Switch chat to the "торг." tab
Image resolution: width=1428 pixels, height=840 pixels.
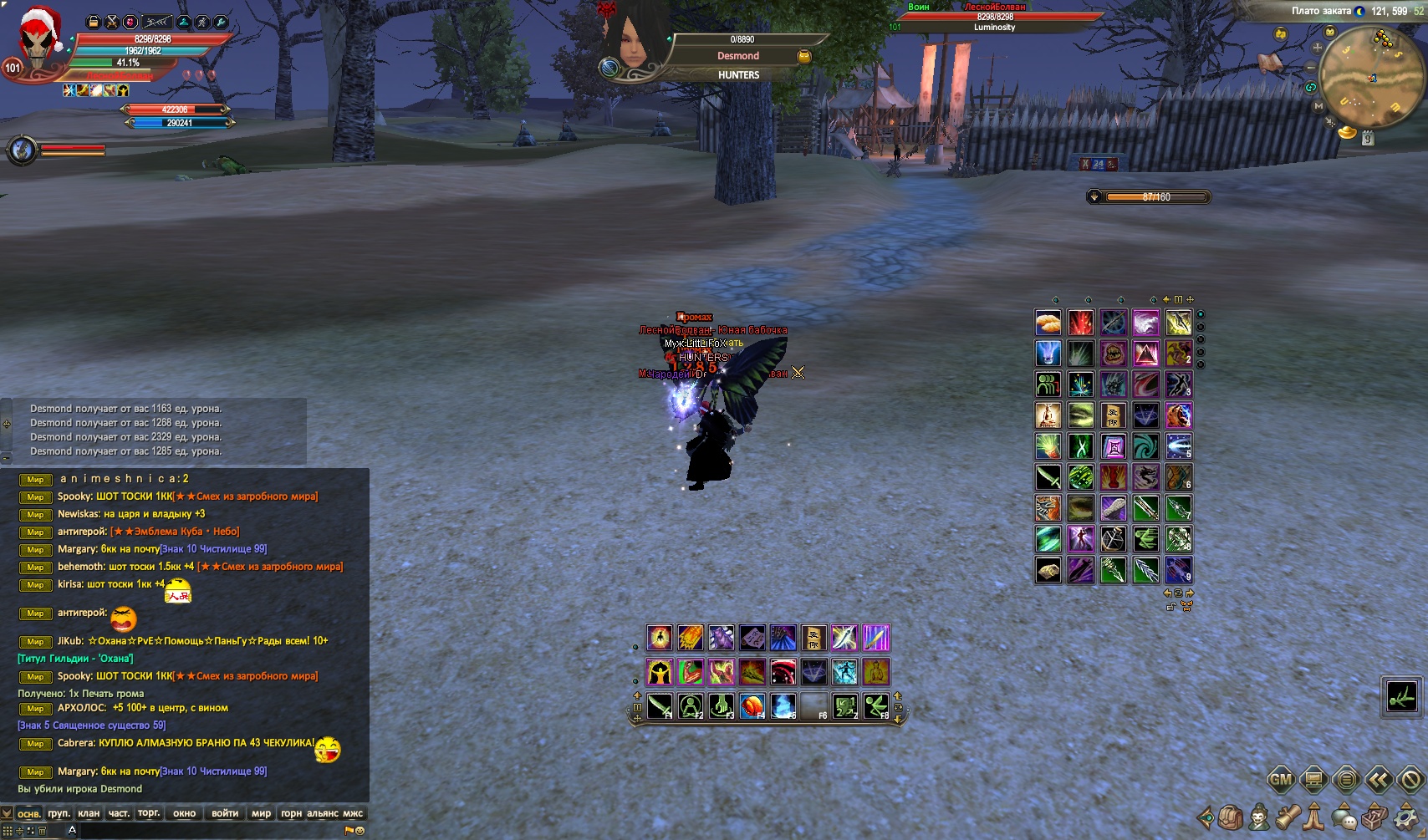tap(149, 813)
